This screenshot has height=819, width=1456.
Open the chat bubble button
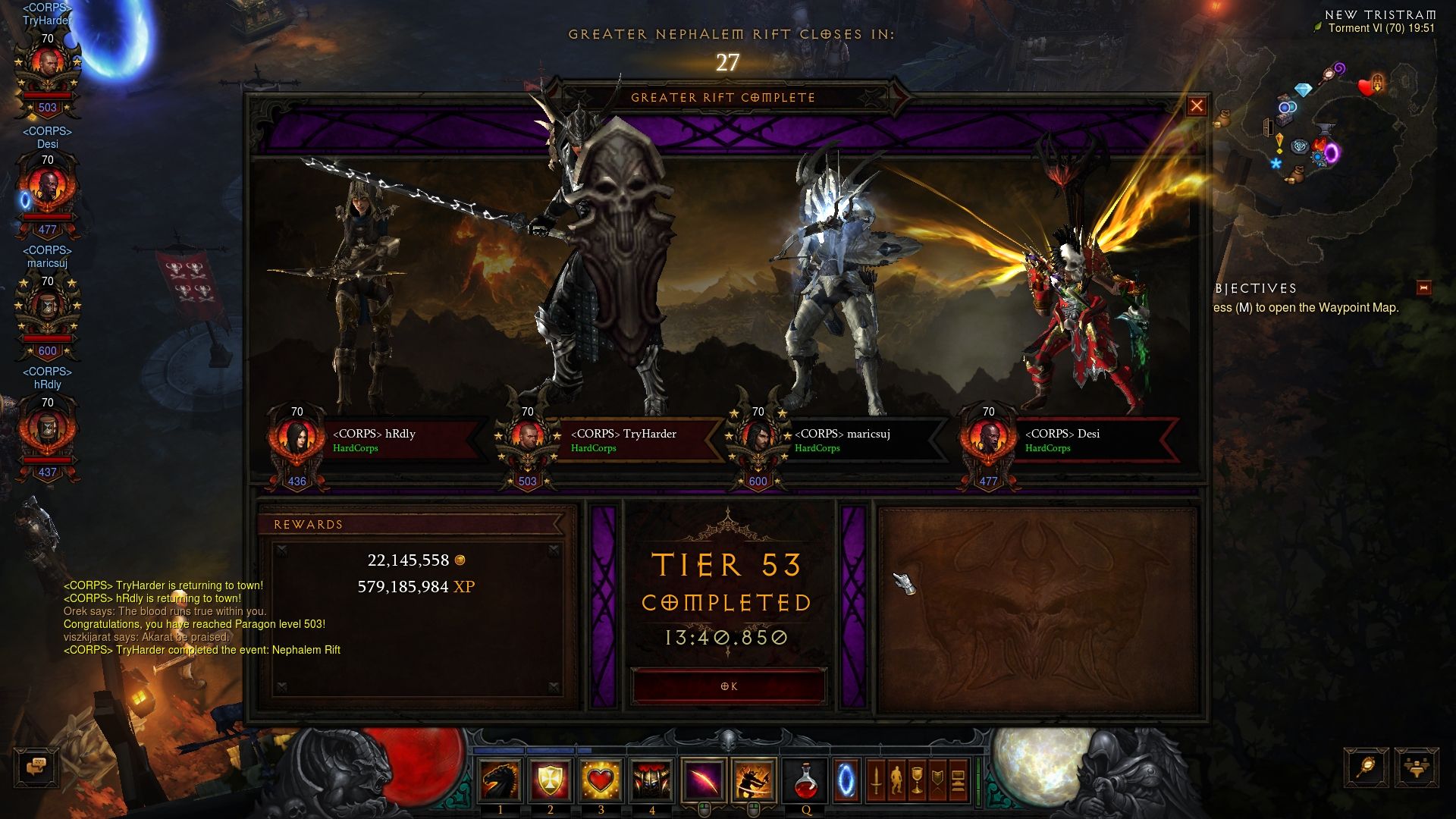(x=36, y=767)
